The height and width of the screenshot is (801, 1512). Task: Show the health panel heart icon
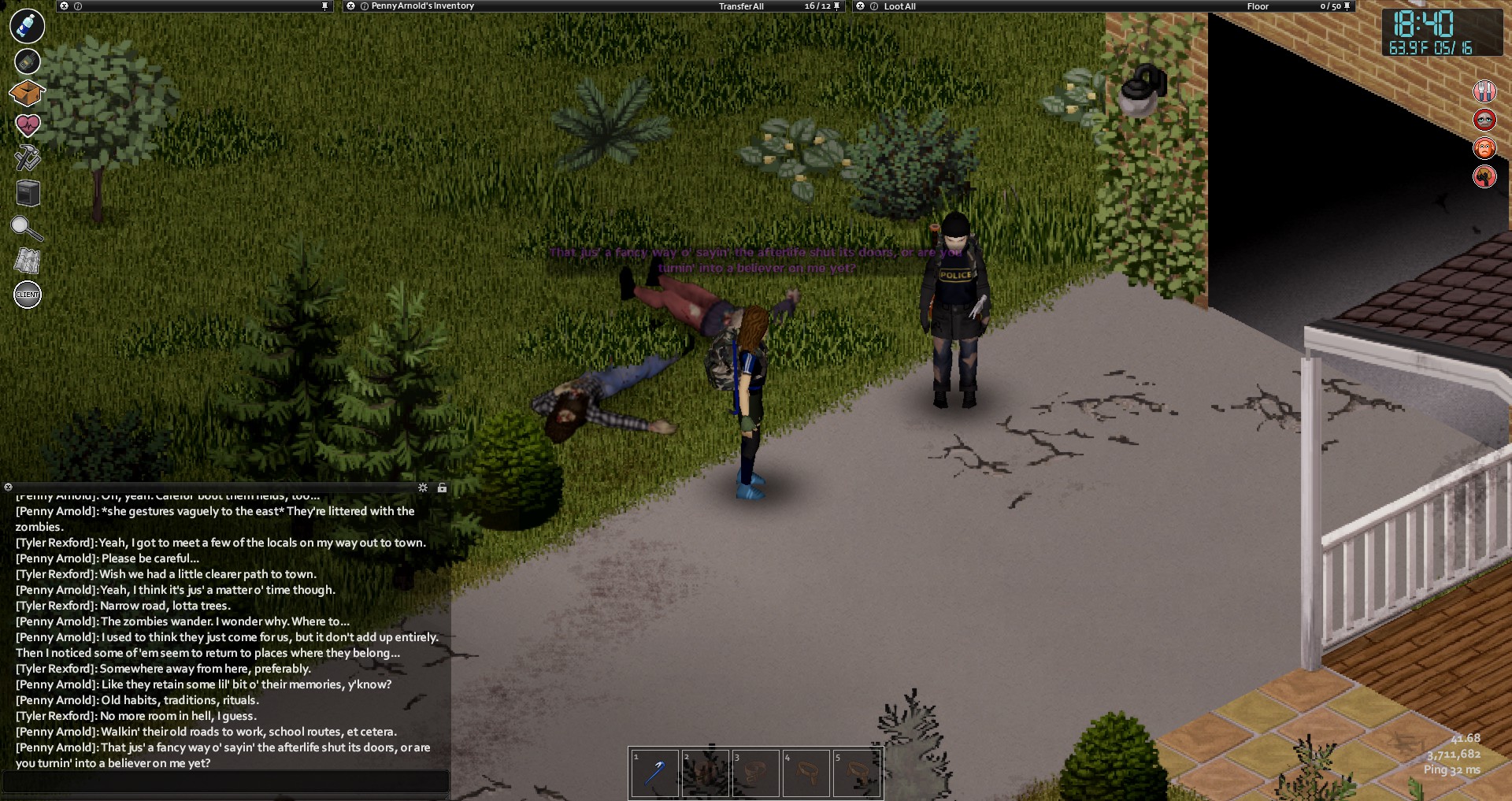(x=28, y=124)
